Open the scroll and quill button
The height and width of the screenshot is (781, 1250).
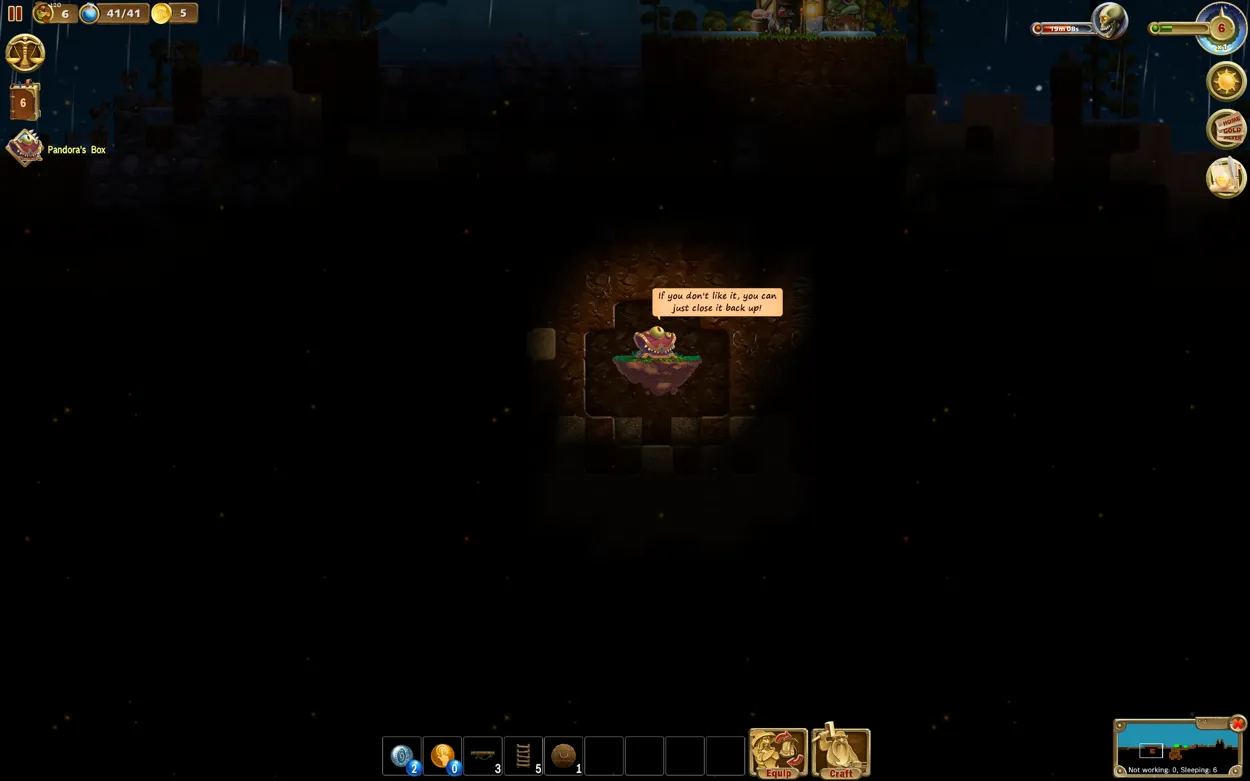click(1226, 177)
